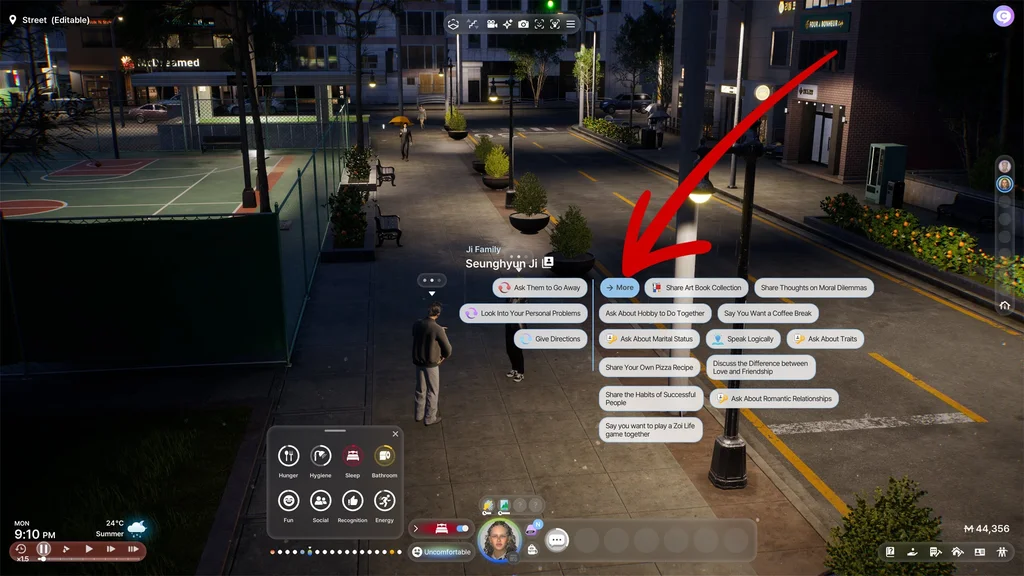Choose Share the Habits of Successful People

pos(649,399)
